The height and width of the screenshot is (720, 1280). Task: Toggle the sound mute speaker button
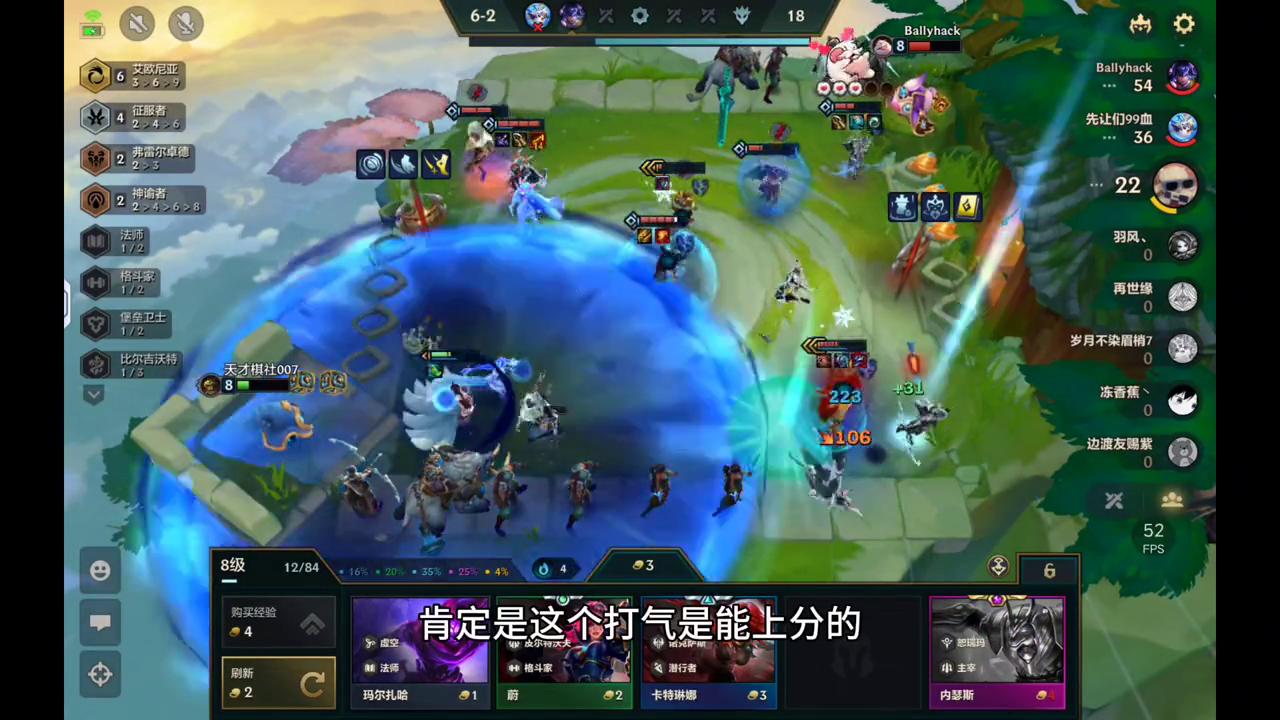coord(137,24)
